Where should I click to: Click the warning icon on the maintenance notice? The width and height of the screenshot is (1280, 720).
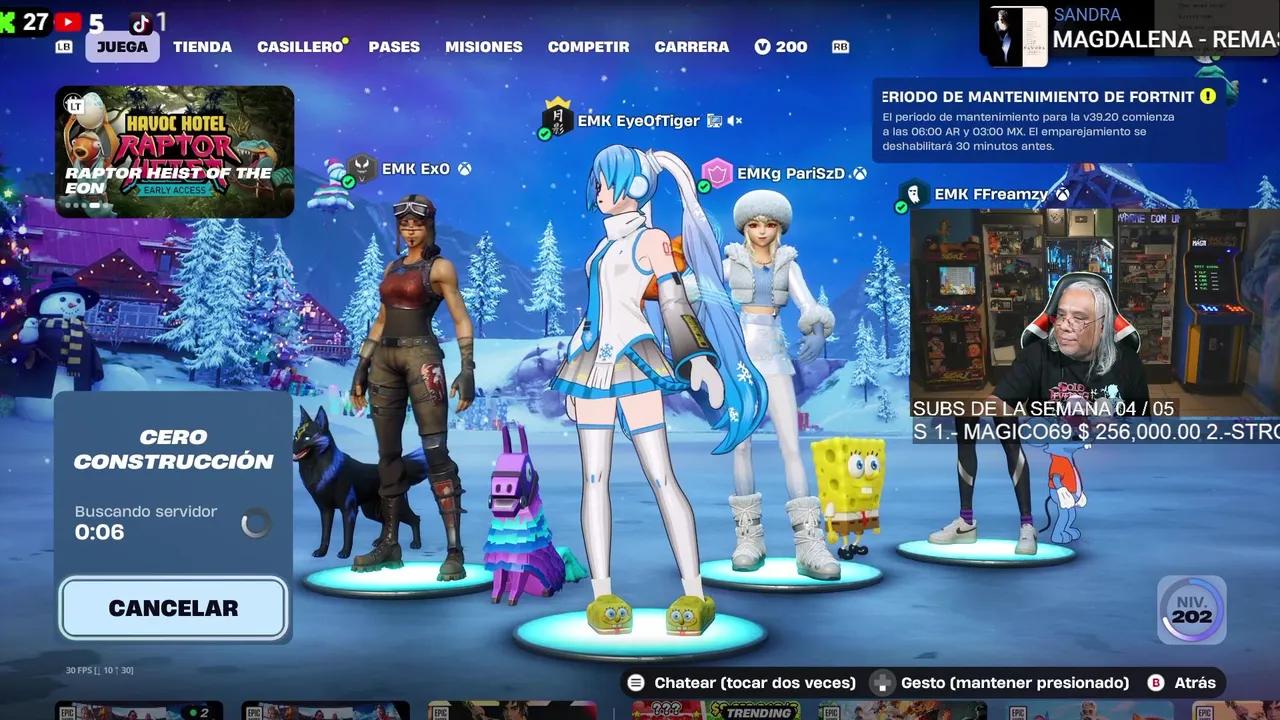[x=1207, y=97]
